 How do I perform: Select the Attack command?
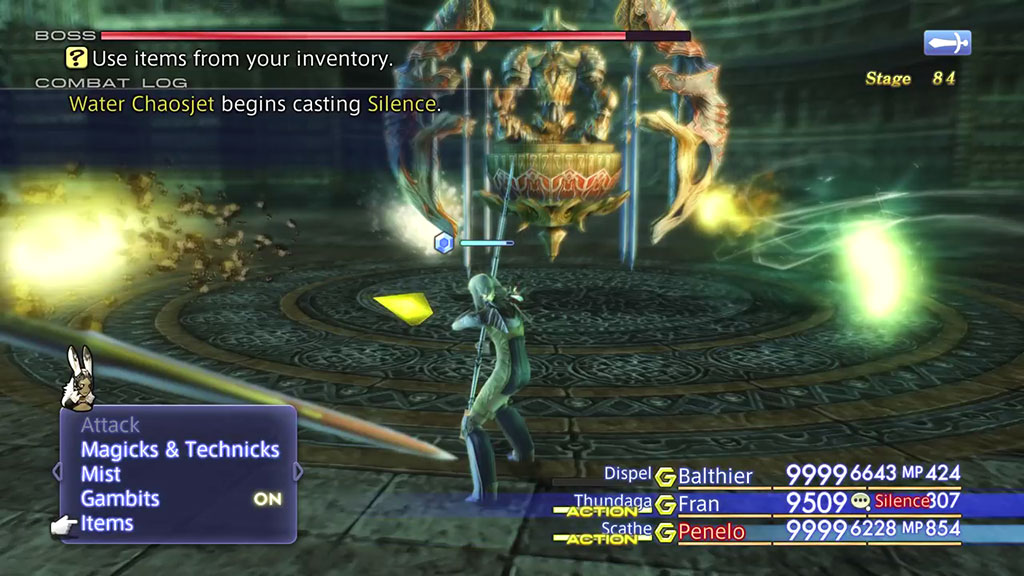tap(110, 426)
